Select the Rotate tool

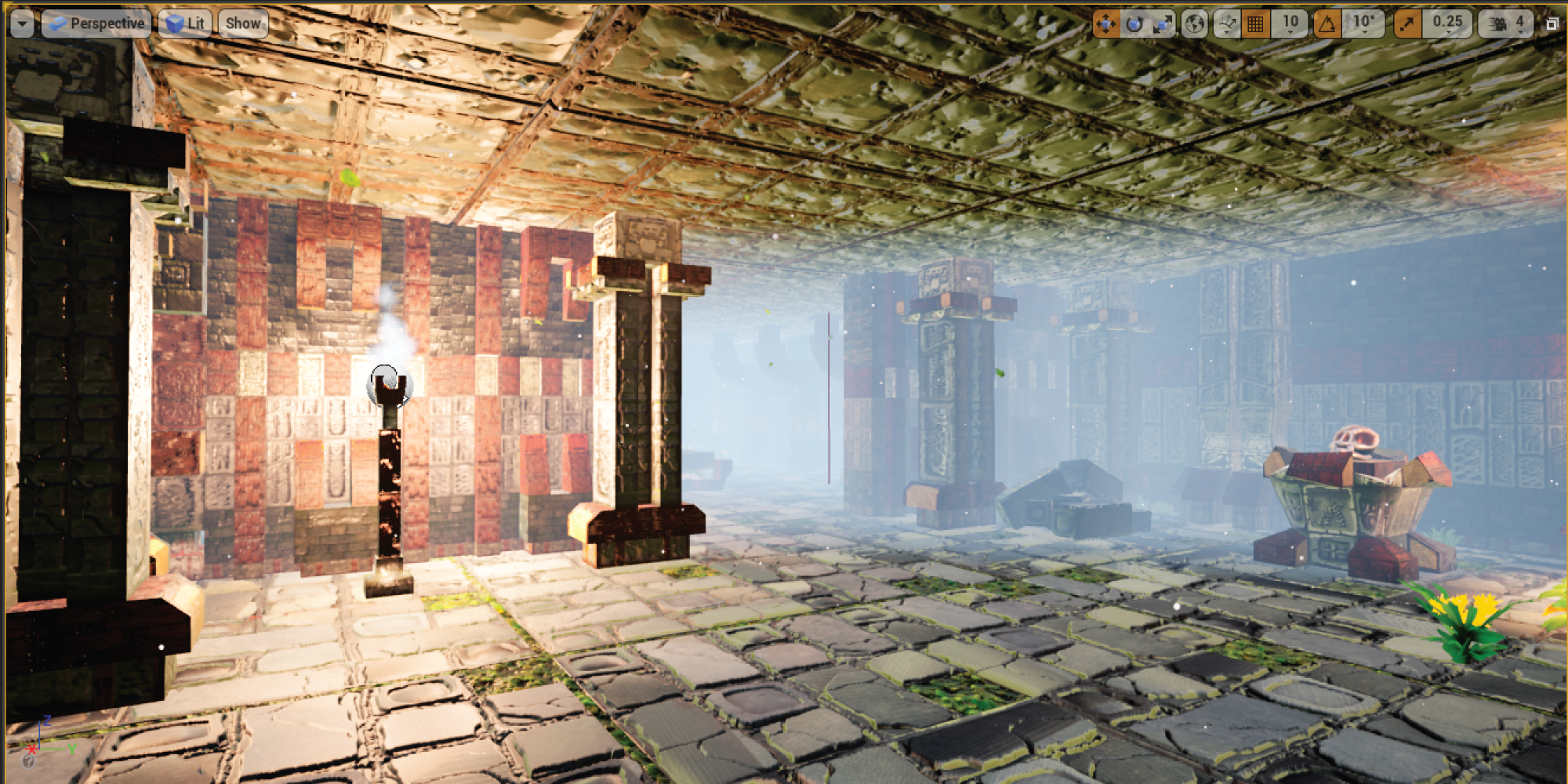[x=1134, y=23]
